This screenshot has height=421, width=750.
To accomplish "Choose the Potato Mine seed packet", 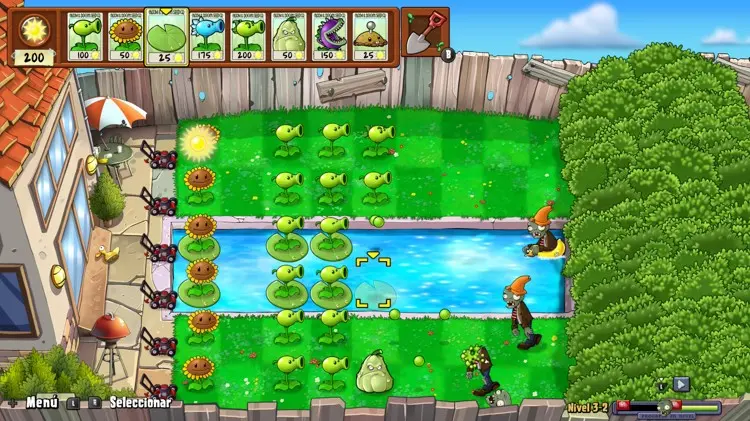I will [x=369, y=37].
